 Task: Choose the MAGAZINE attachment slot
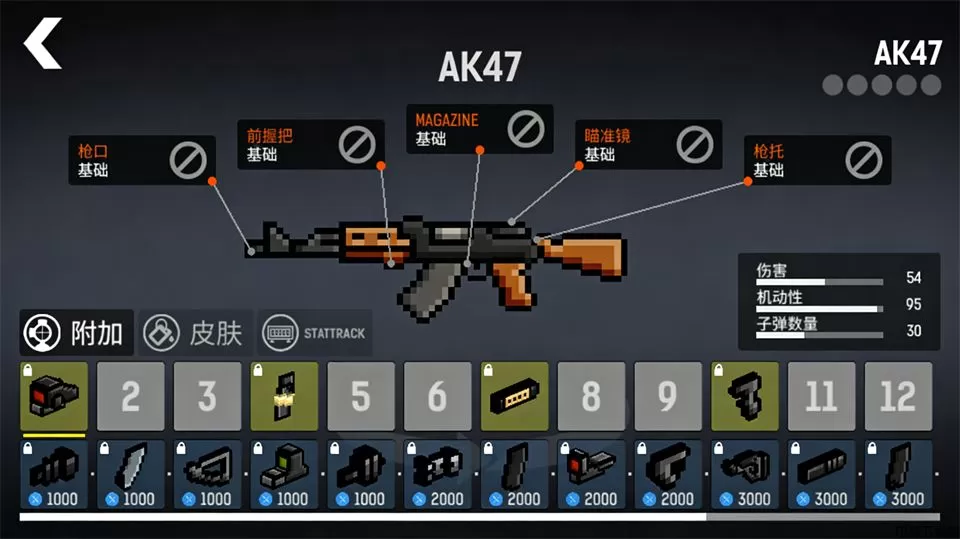click(x=479, y=128)
